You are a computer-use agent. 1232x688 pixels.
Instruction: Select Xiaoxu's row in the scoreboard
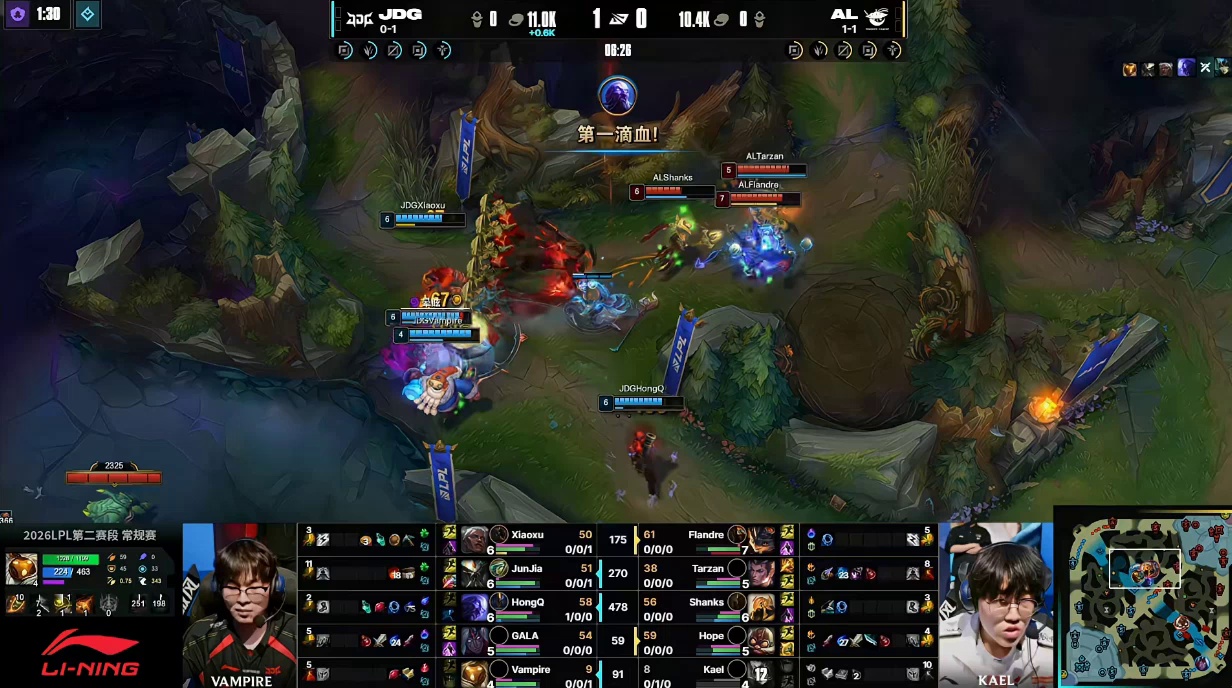(526, 540)
